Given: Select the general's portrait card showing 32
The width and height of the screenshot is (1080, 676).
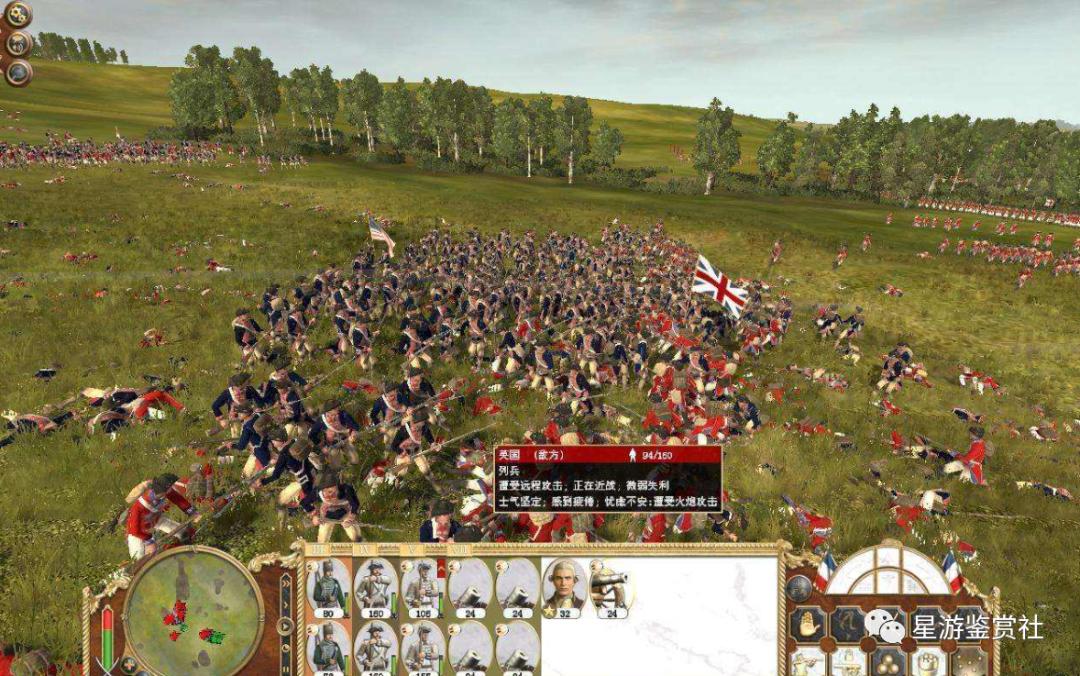Looking at the screenshot, I should tap(564, 588).
